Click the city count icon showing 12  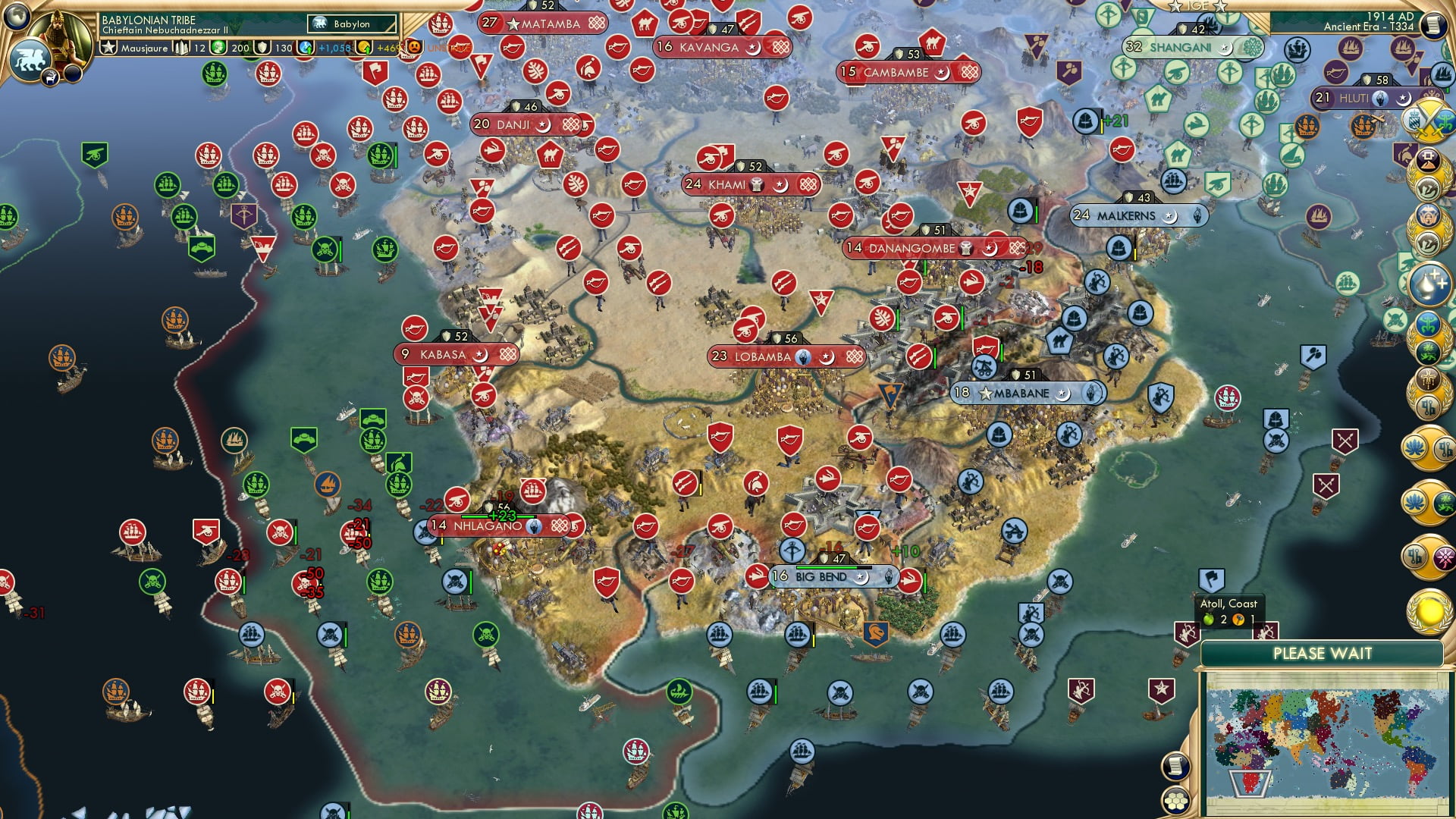point(180,47)
